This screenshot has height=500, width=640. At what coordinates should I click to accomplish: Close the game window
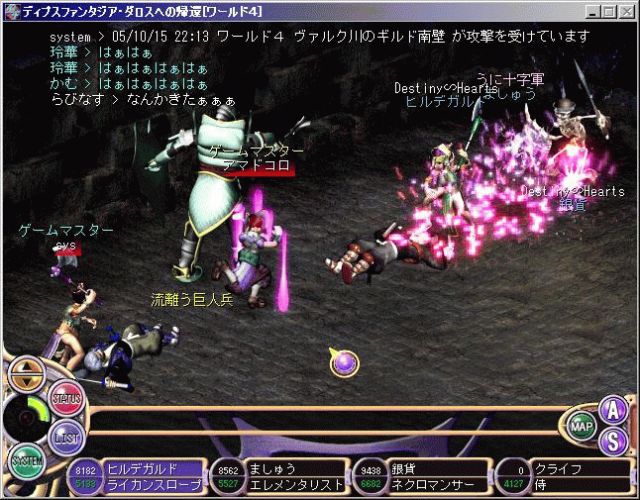tap(627, 11)
